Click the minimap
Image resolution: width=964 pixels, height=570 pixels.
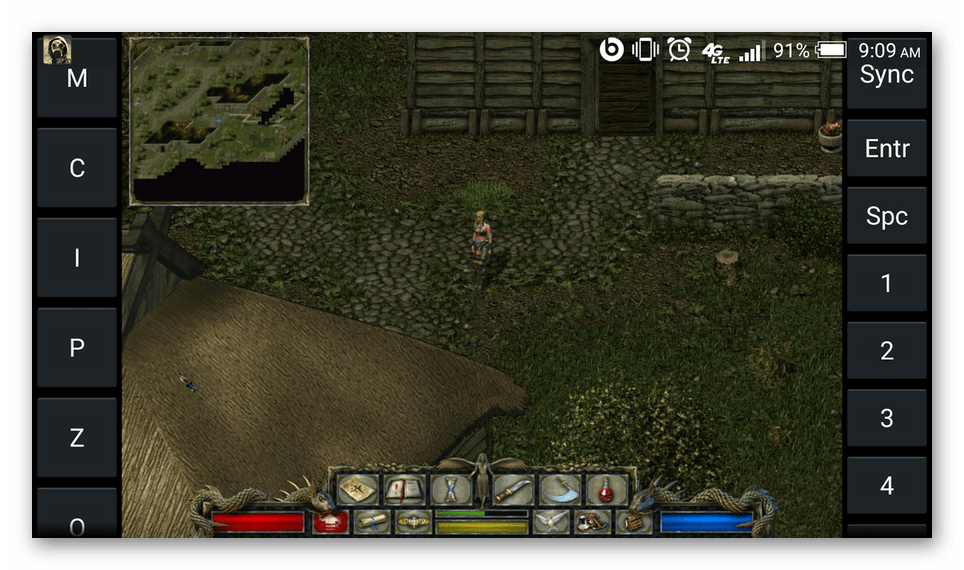pyautogui.click(x=219, y=121)
